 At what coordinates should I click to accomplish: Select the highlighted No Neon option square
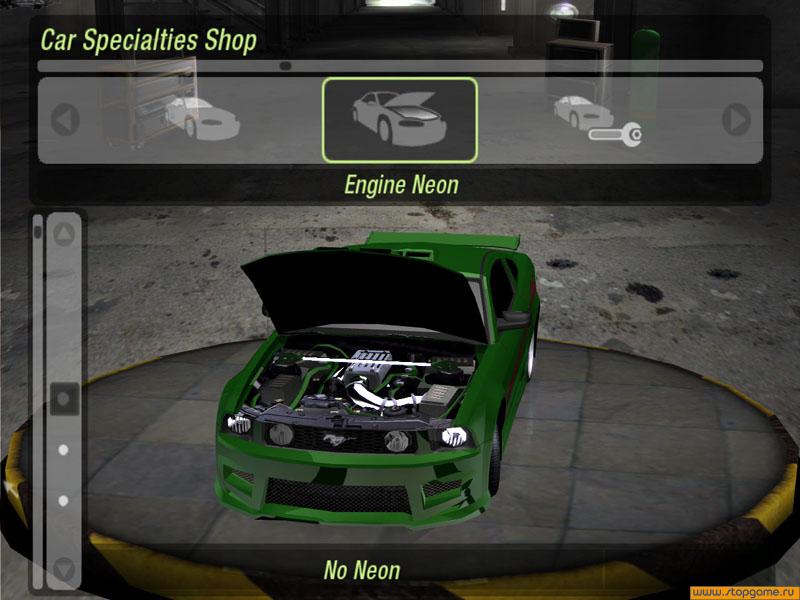coord(64,398)
